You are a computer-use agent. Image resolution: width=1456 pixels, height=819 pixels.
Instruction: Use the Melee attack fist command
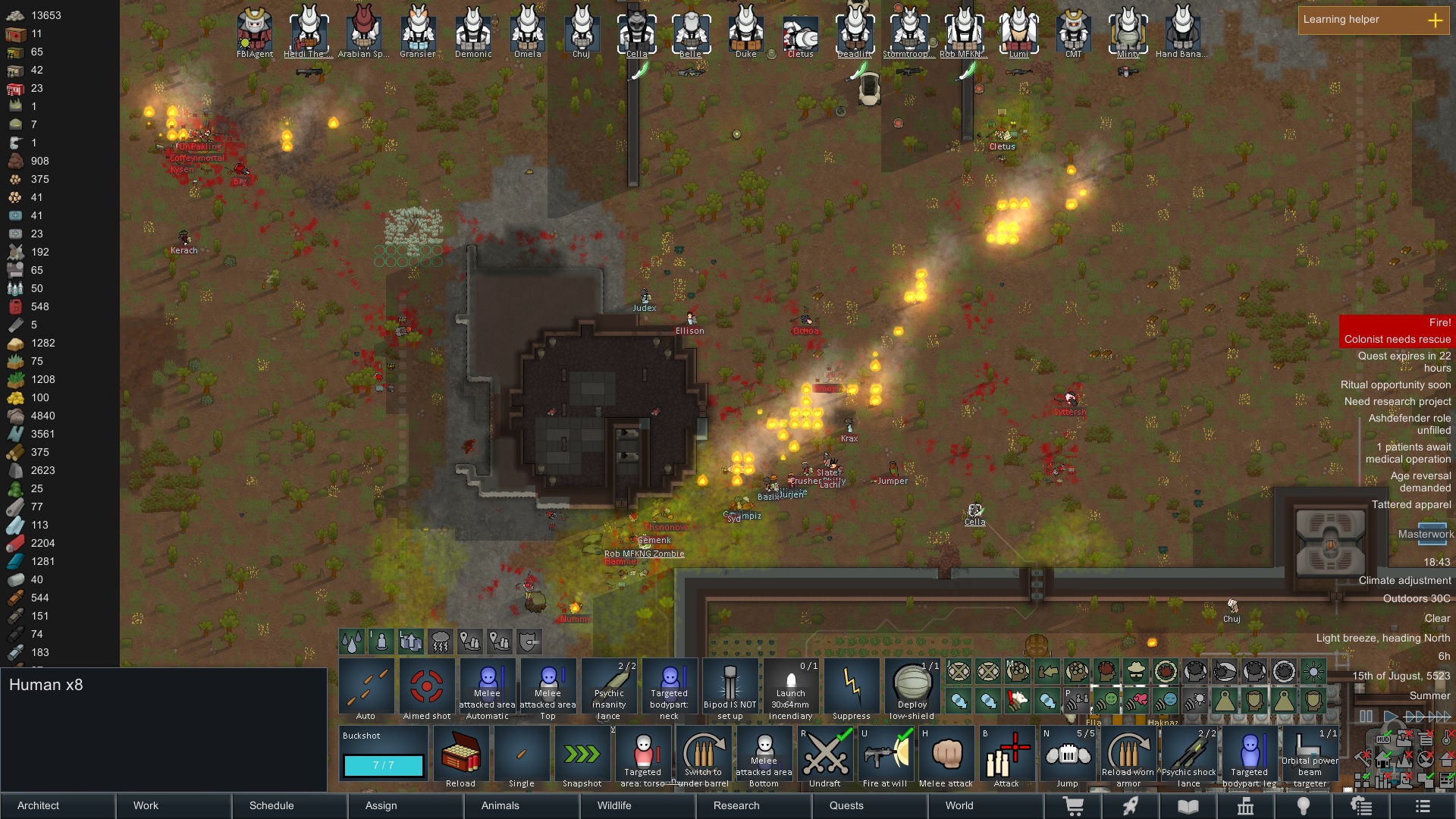pos(946,756)
